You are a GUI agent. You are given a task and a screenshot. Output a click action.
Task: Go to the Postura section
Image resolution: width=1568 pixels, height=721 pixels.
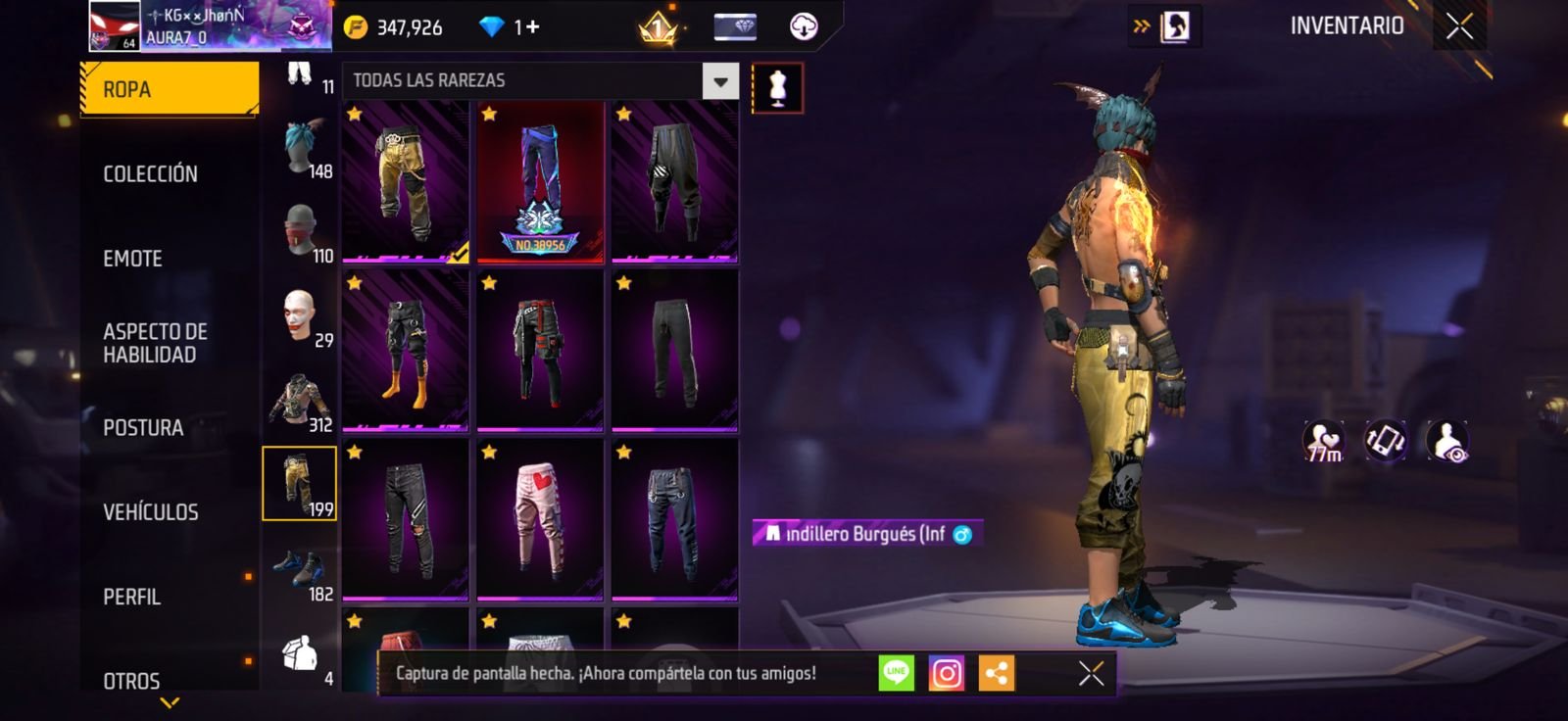[143, 428]
